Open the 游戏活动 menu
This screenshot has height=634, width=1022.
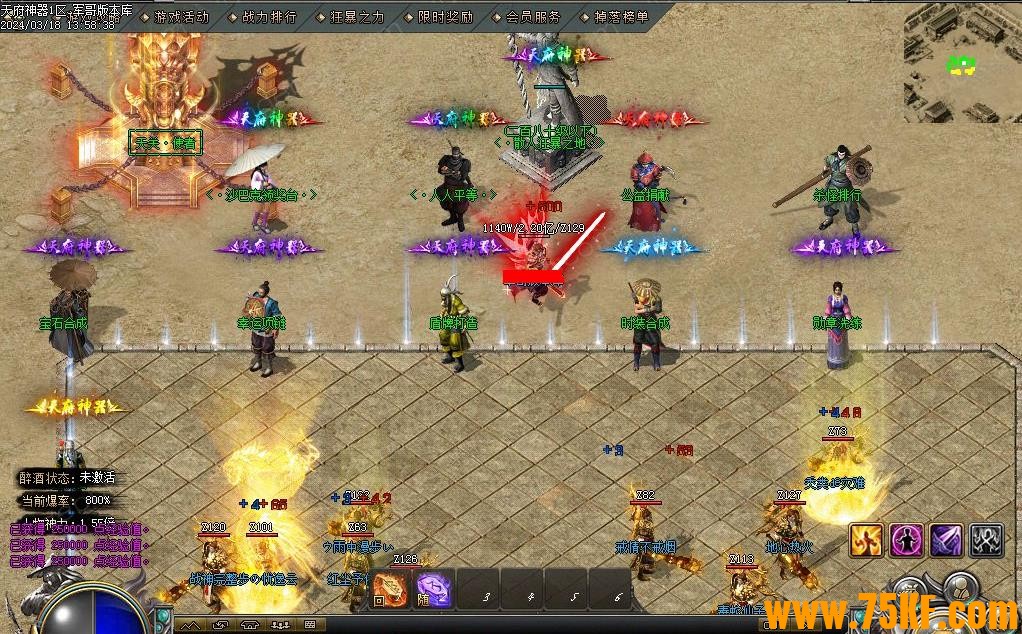(181, 17)
